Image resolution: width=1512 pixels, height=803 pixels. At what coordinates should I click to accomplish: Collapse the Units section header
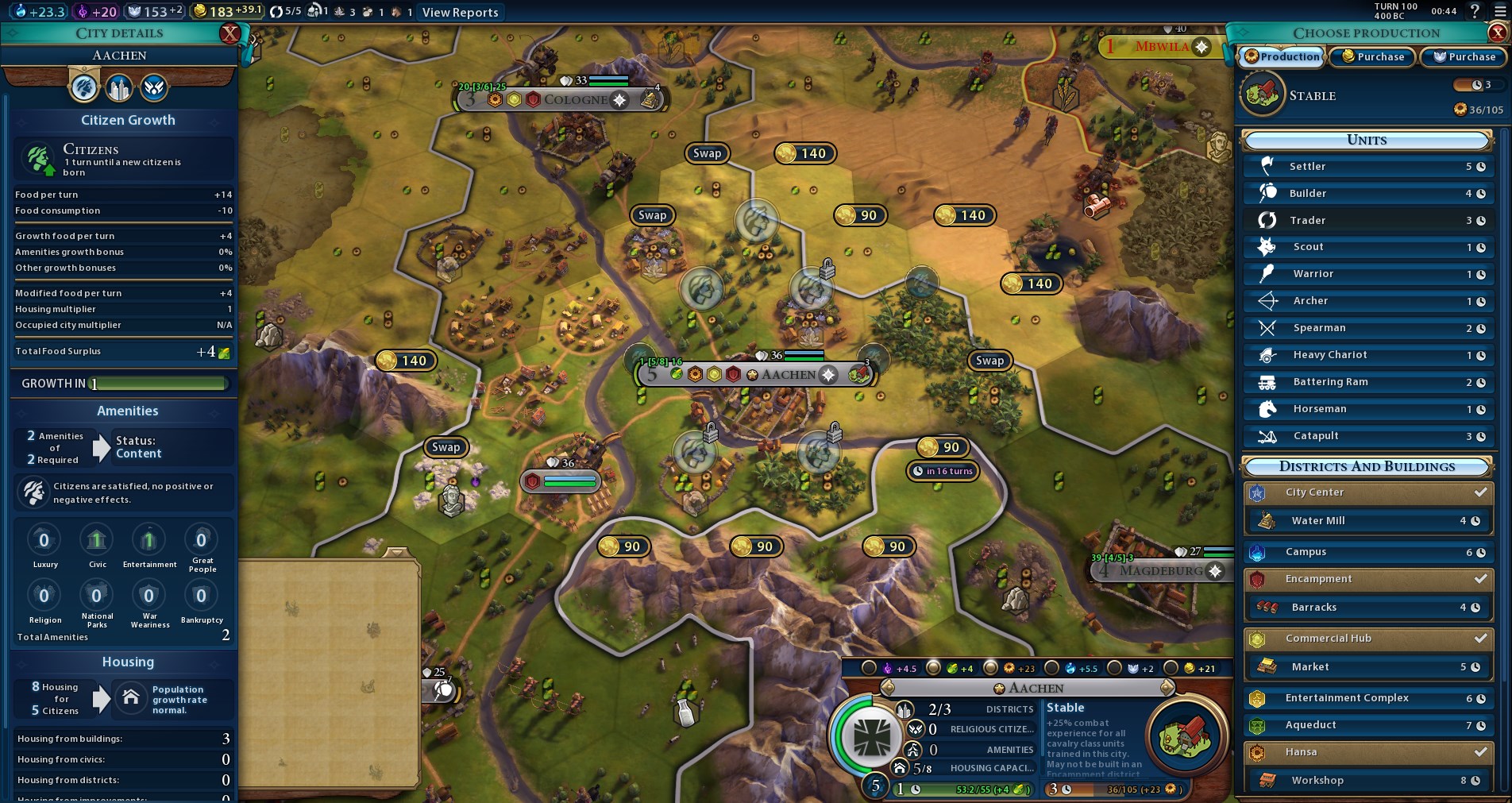click(1366, 141)
